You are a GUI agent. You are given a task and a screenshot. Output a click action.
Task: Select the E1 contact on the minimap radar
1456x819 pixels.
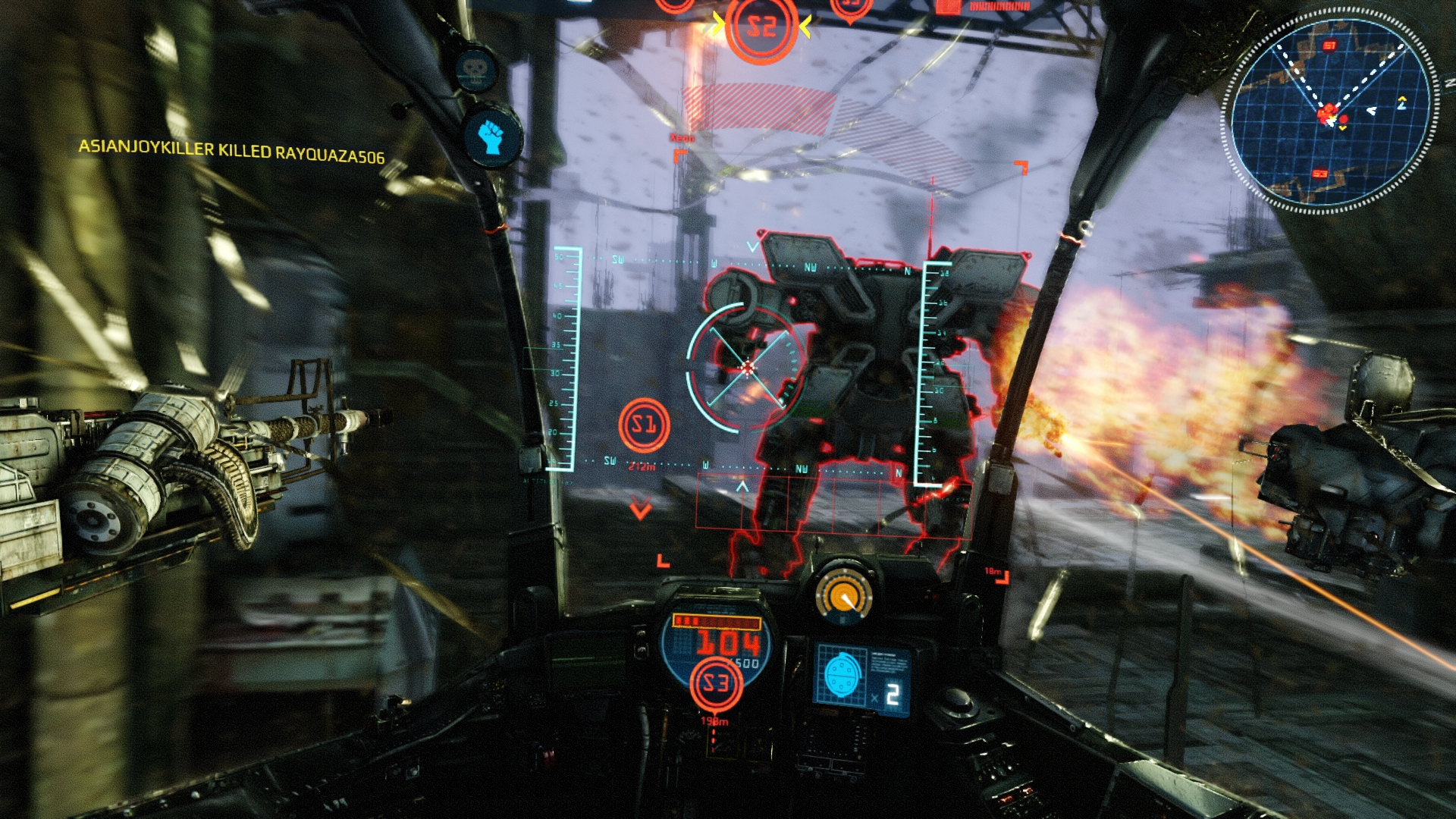click(x=1329, y=45)
